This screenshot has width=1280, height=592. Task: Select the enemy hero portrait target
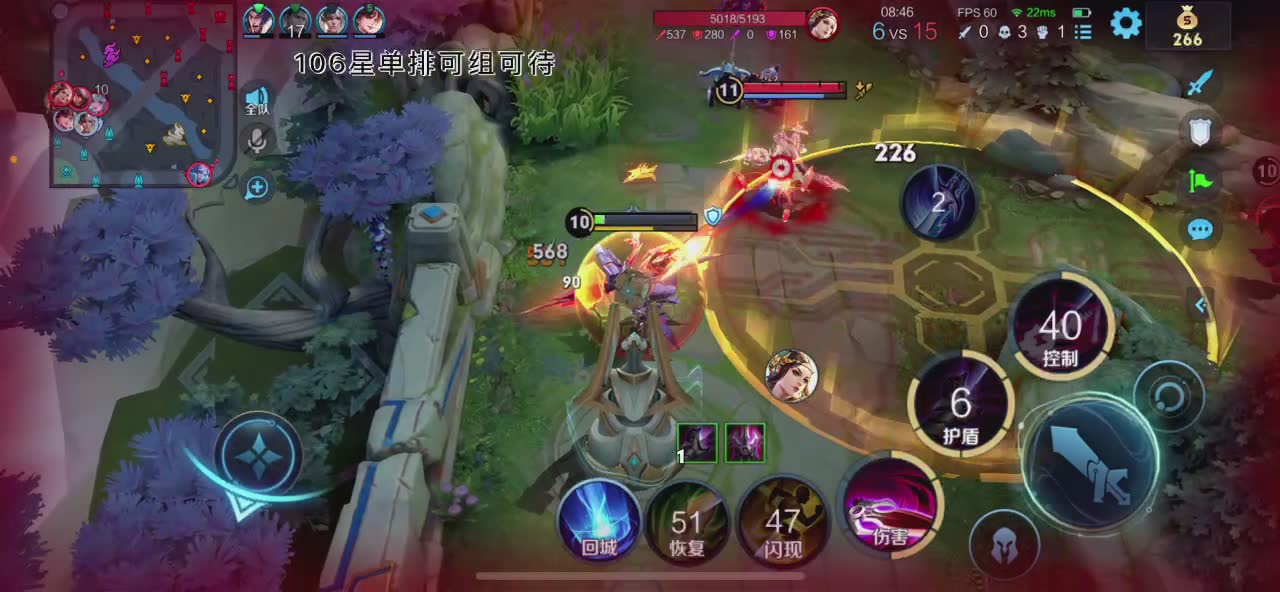point(792,375)
